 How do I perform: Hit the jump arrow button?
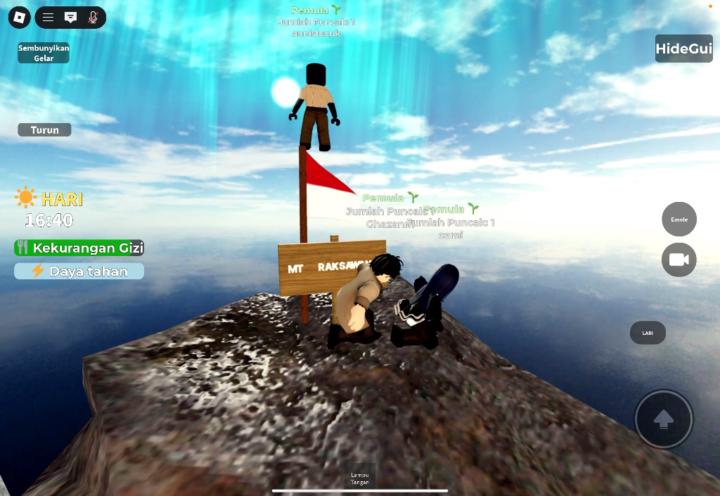663,419
